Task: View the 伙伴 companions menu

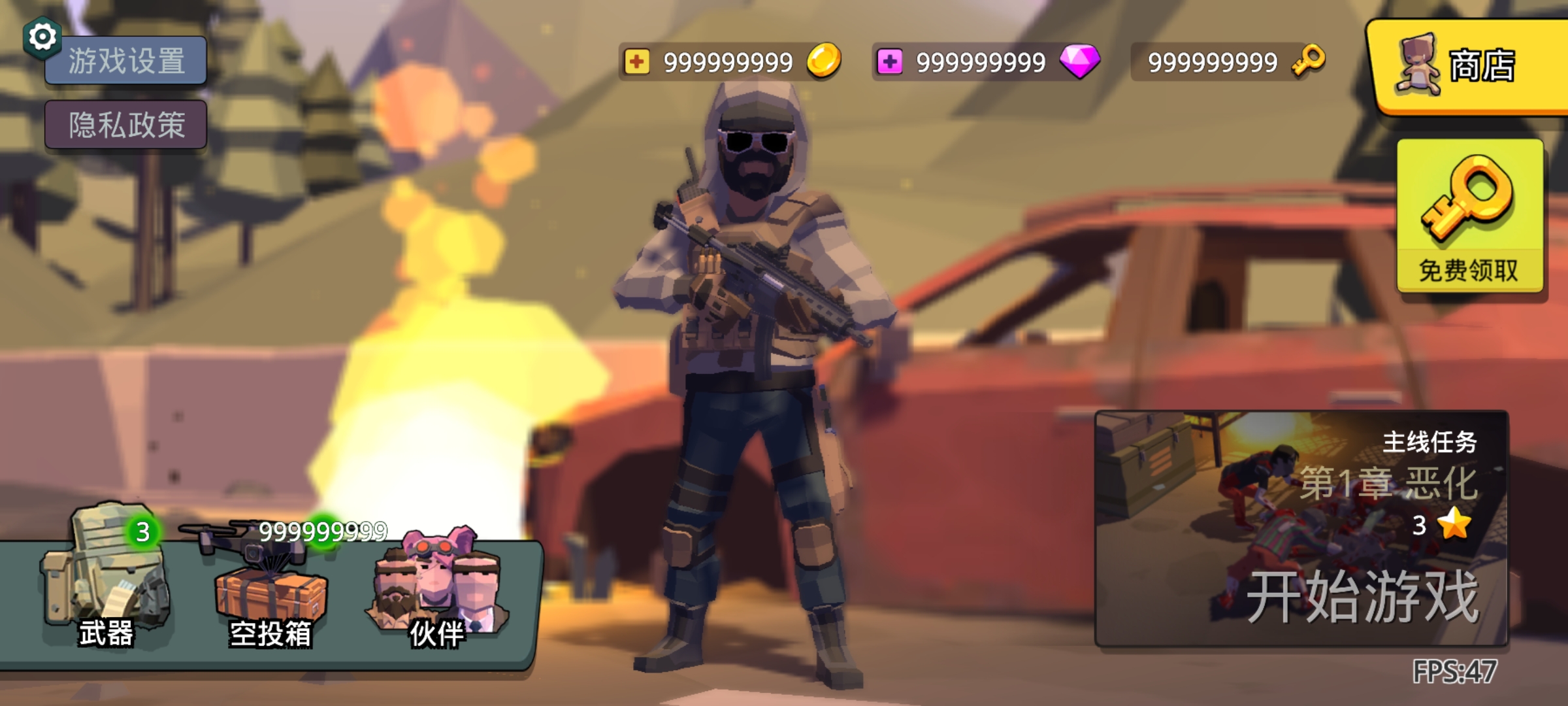Action: [x=436, y=588]
